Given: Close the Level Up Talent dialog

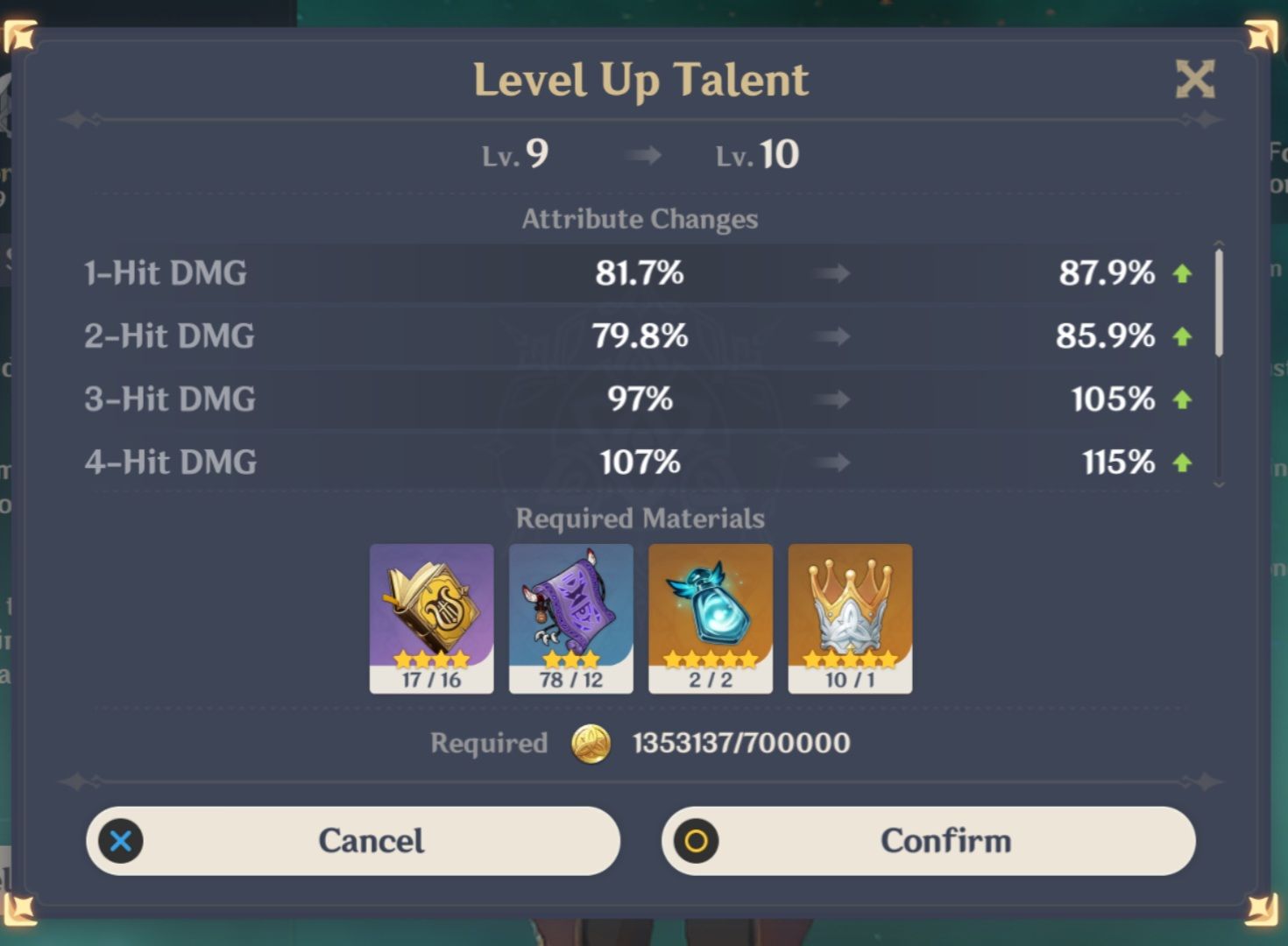Looking at the screenshot, I should pyautogui.click(x=1194, y=79).
